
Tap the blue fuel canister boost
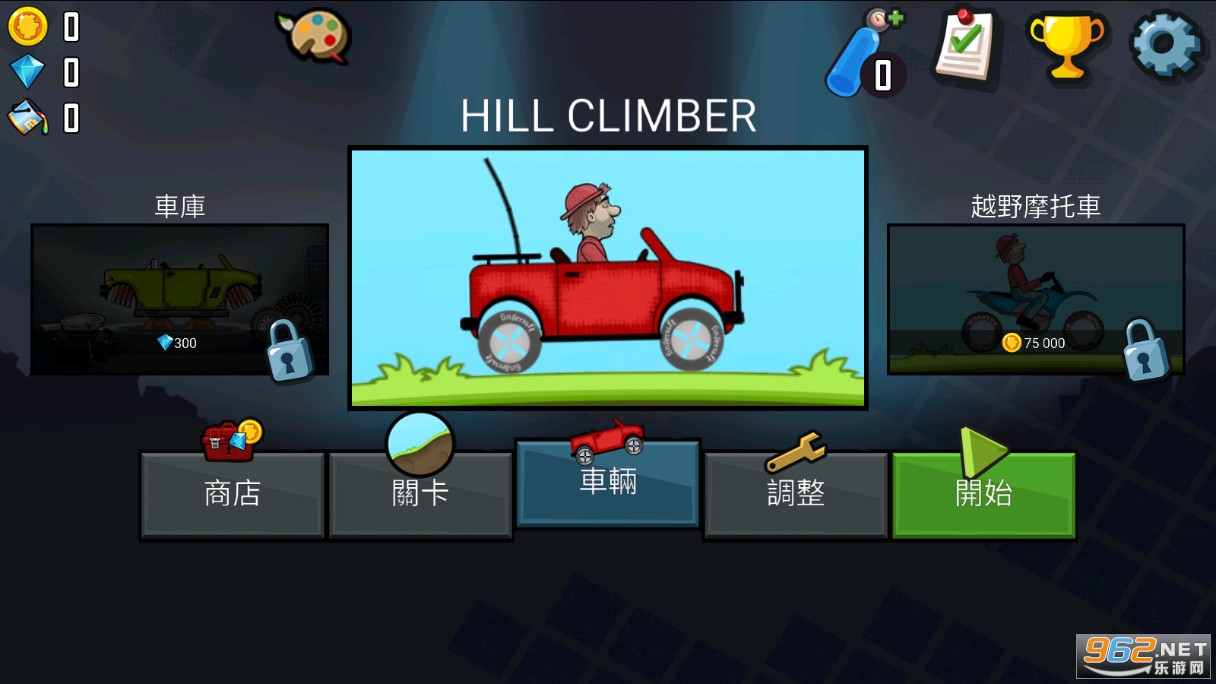(x=858, y=55)
